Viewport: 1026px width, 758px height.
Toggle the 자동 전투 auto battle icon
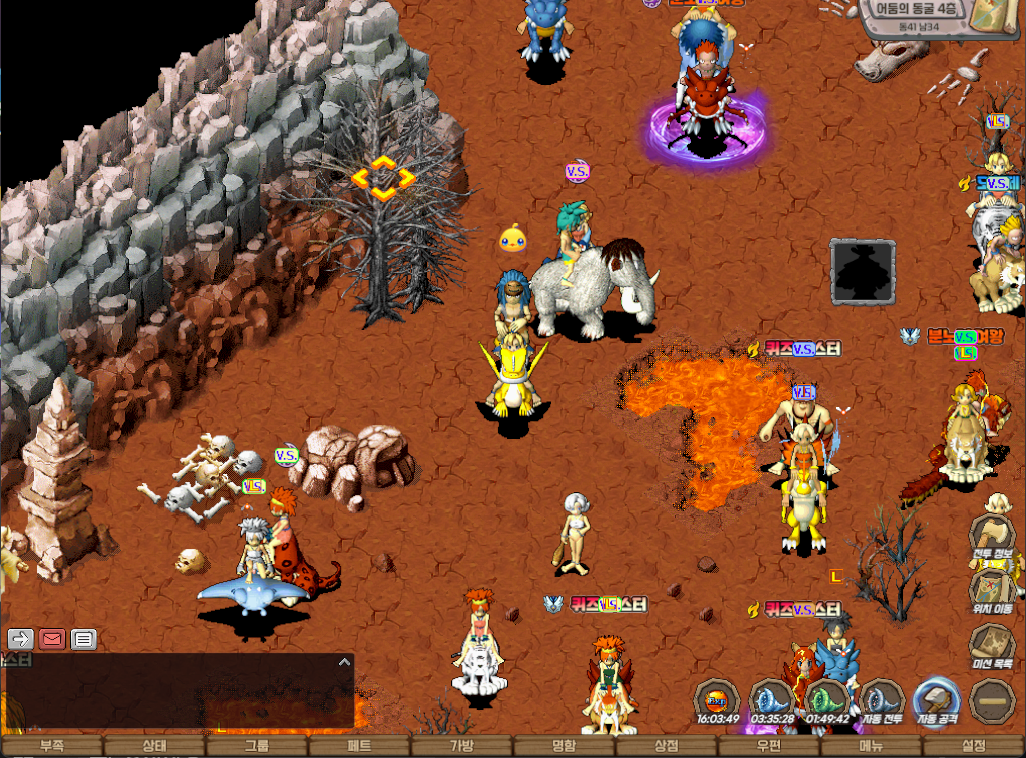881,701
